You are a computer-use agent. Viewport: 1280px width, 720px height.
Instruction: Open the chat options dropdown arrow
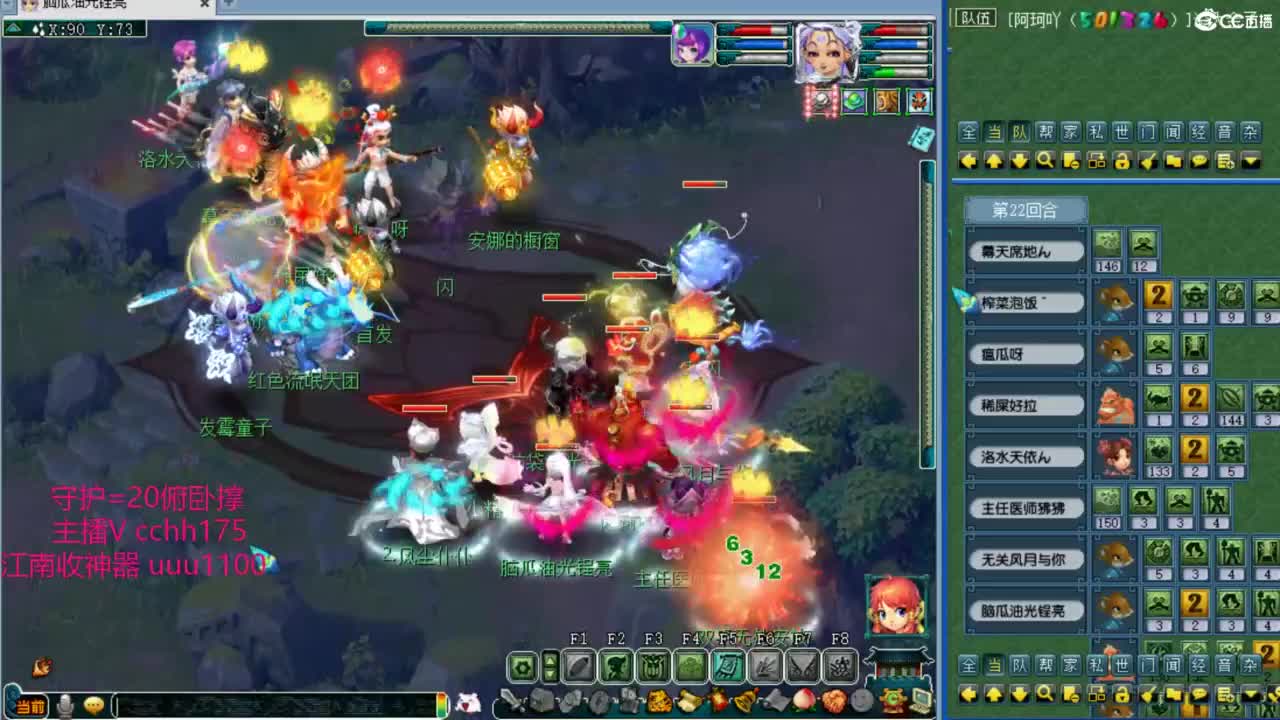1250,160
